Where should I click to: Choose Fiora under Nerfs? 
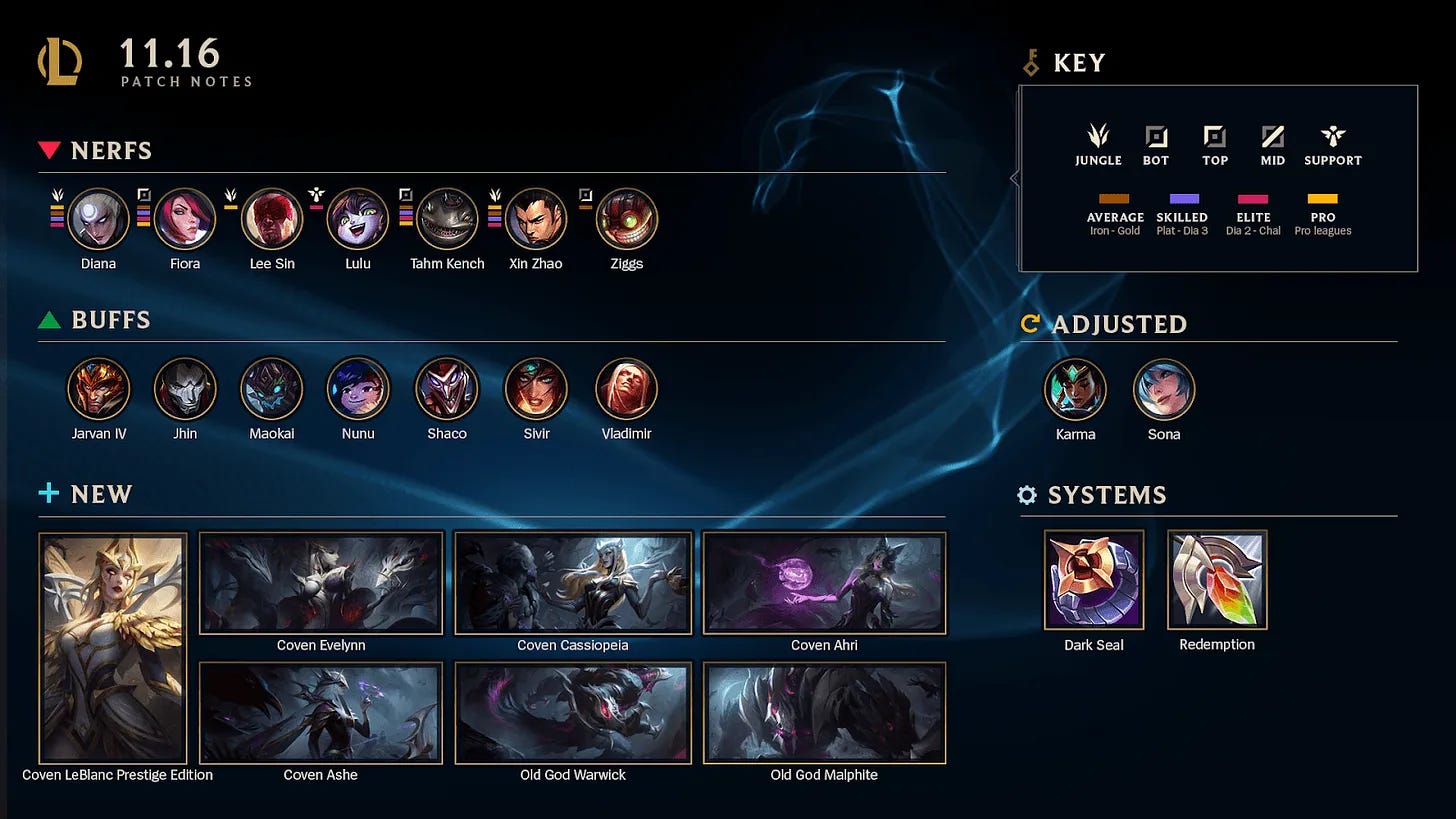click(x=185, y=219)
